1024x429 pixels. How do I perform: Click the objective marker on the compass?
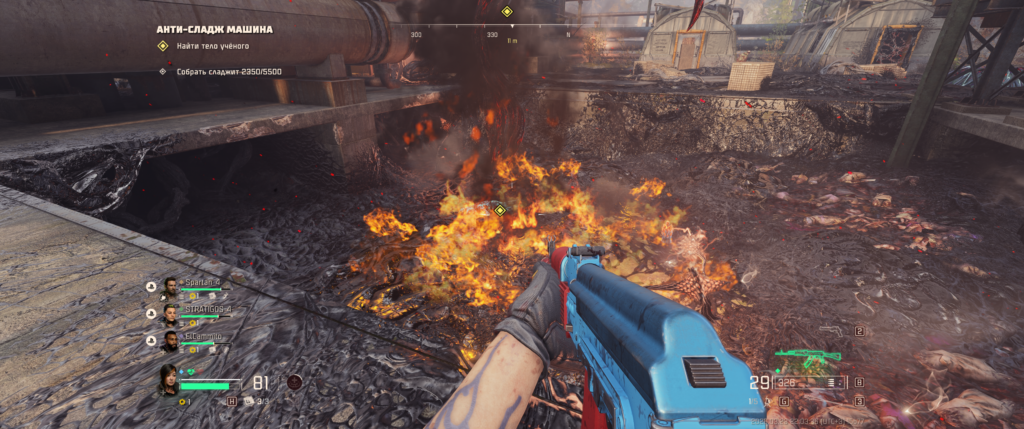tap(507, 12)
